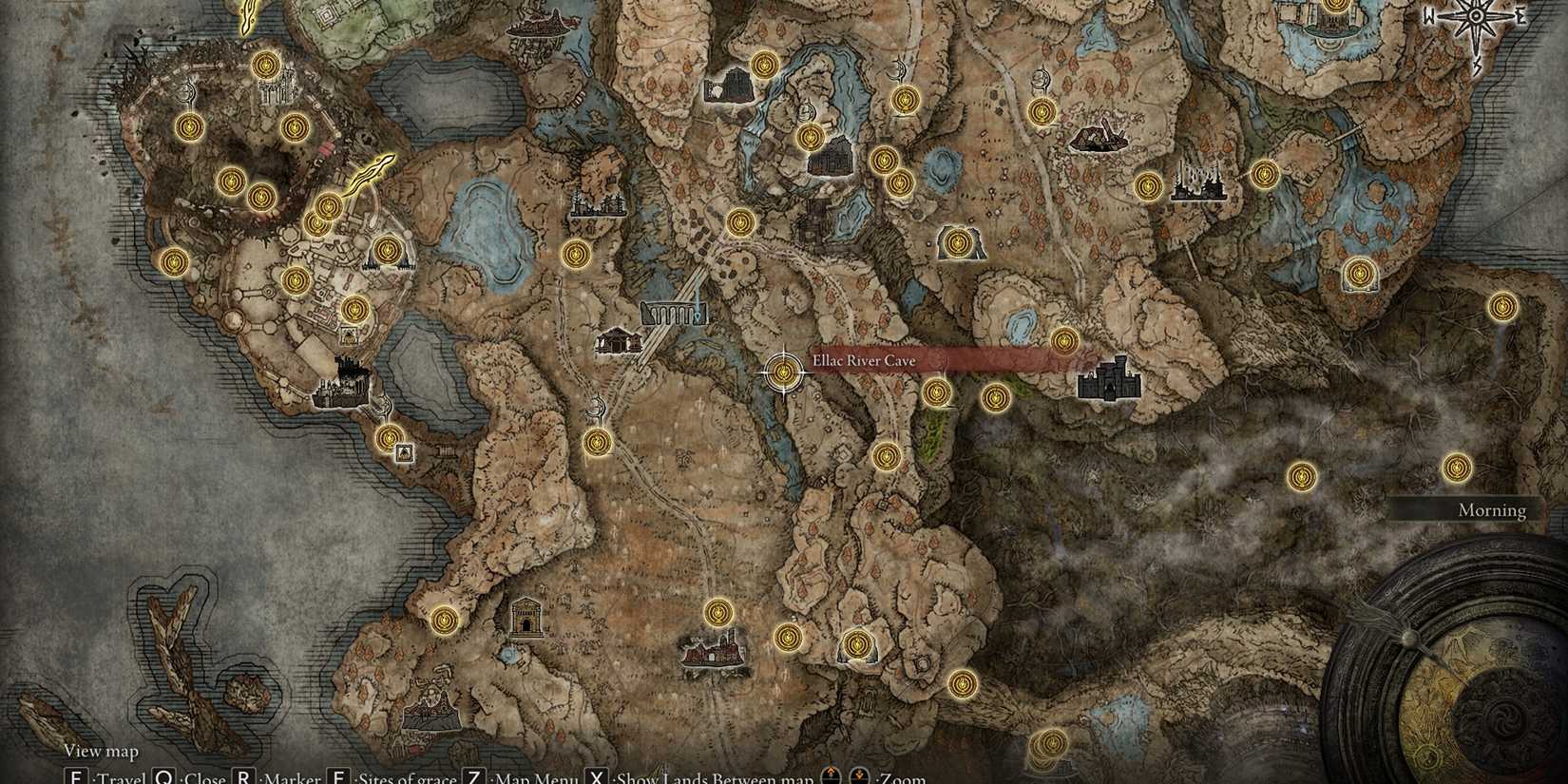
Task: Click the zoom-out arrow control
Action: [859, 774]
